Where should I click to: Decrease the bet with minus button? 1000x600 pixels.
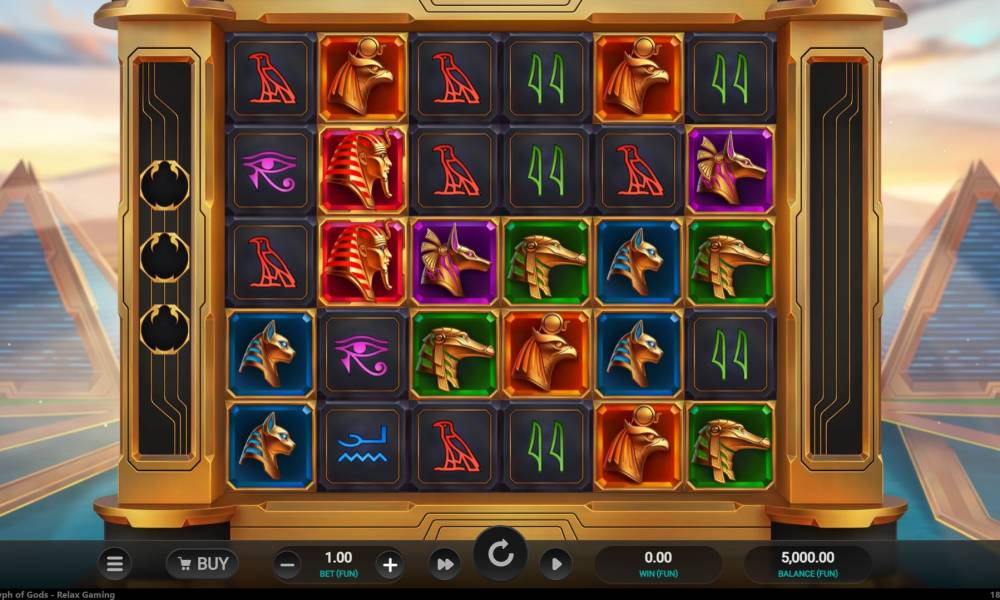pos(287,564)
